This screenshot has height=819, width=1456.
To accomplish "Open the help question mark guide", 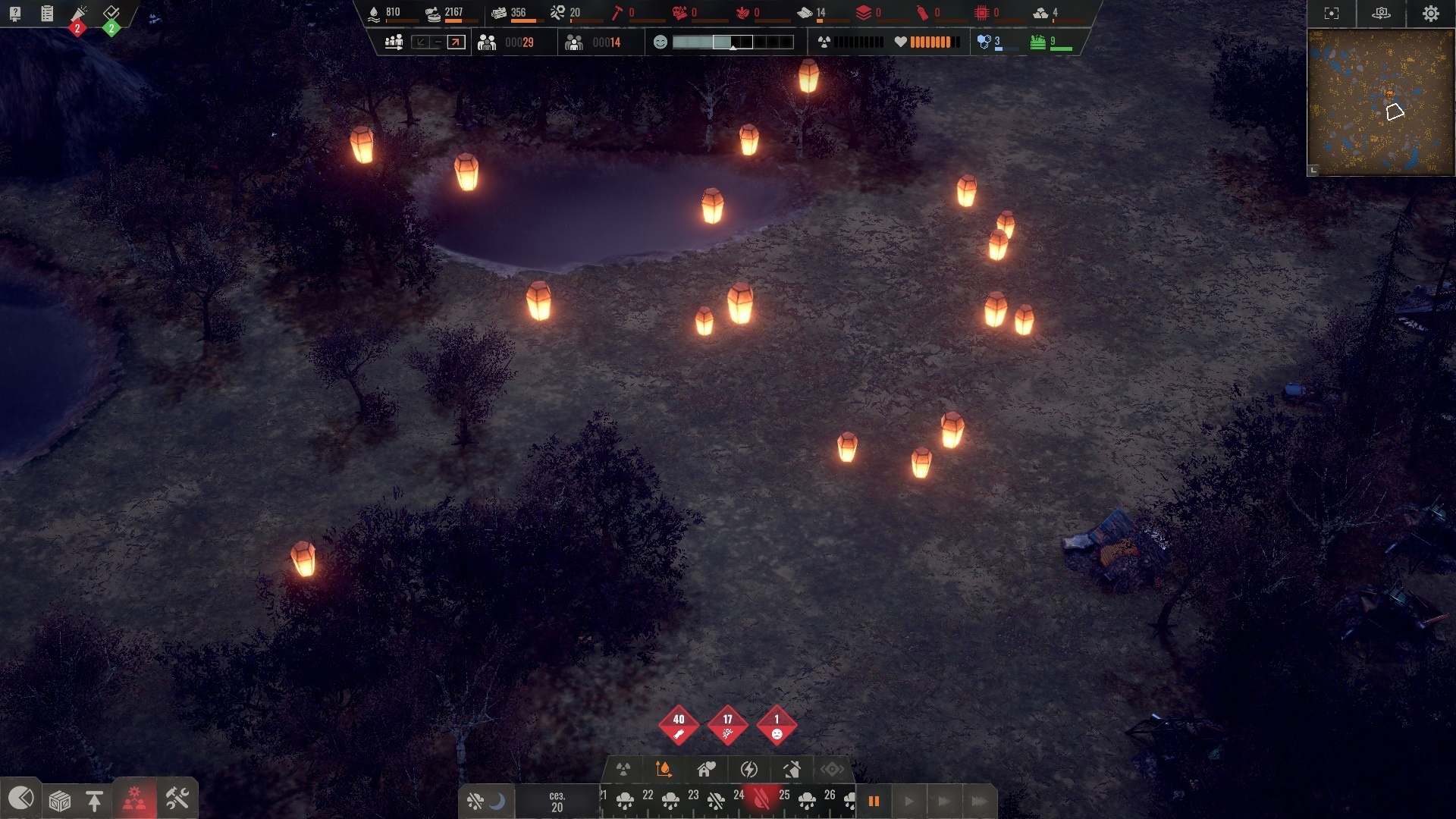I will (15, 13).
